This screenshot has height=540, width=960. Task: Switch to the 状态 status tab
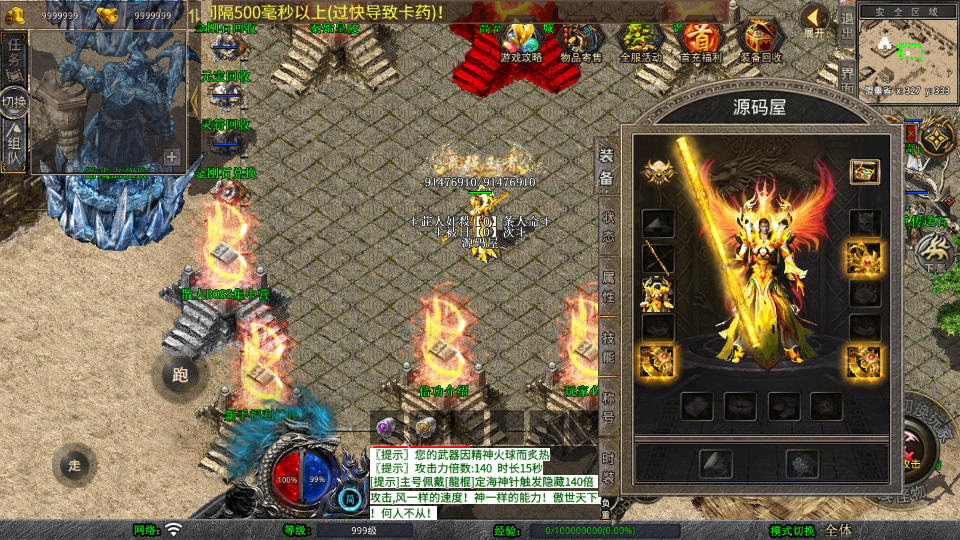[x=607, y=226]
